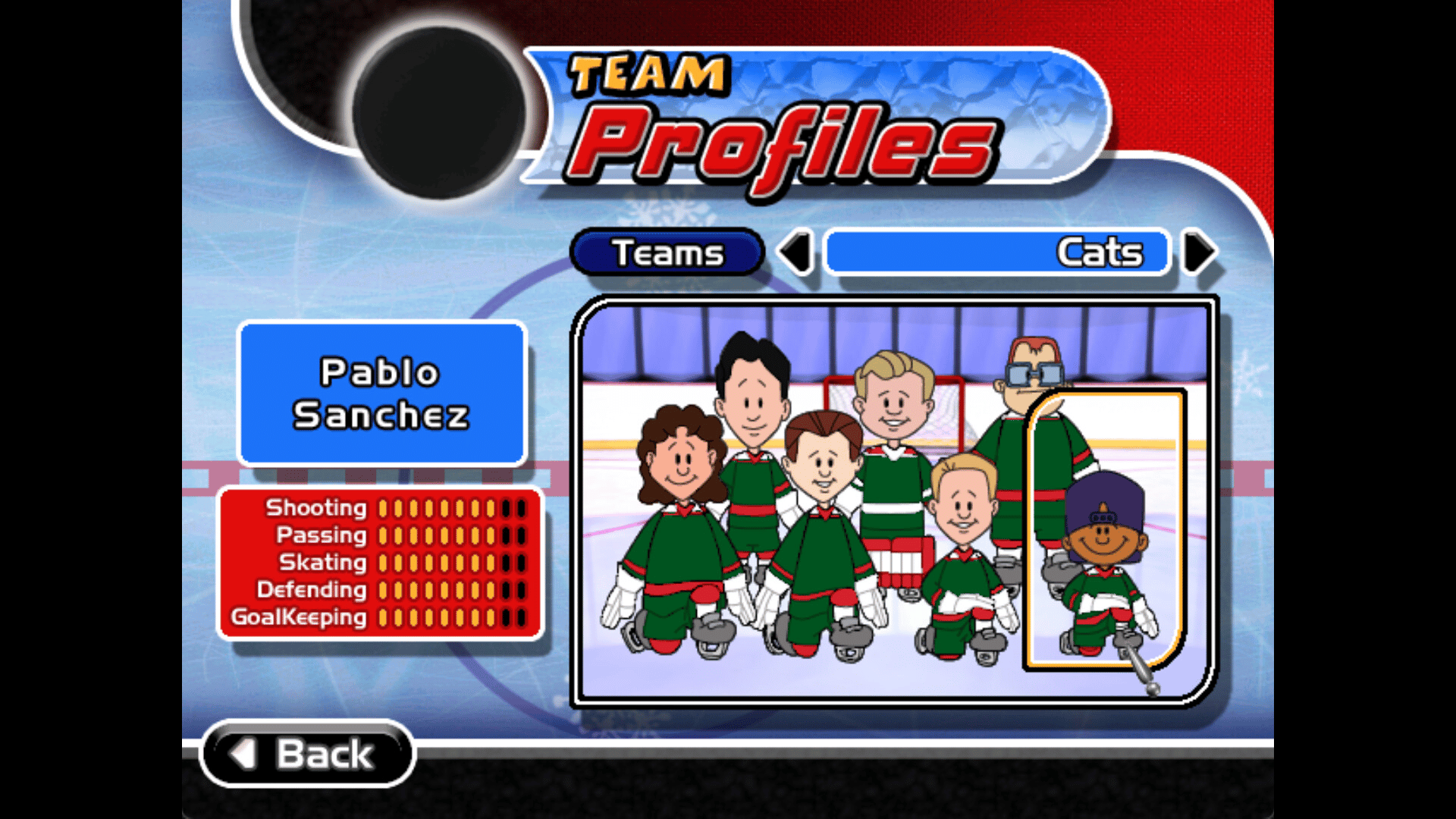1456x819 pixels.
Task: Select the Cats team name field
Action: pos(997,253)
